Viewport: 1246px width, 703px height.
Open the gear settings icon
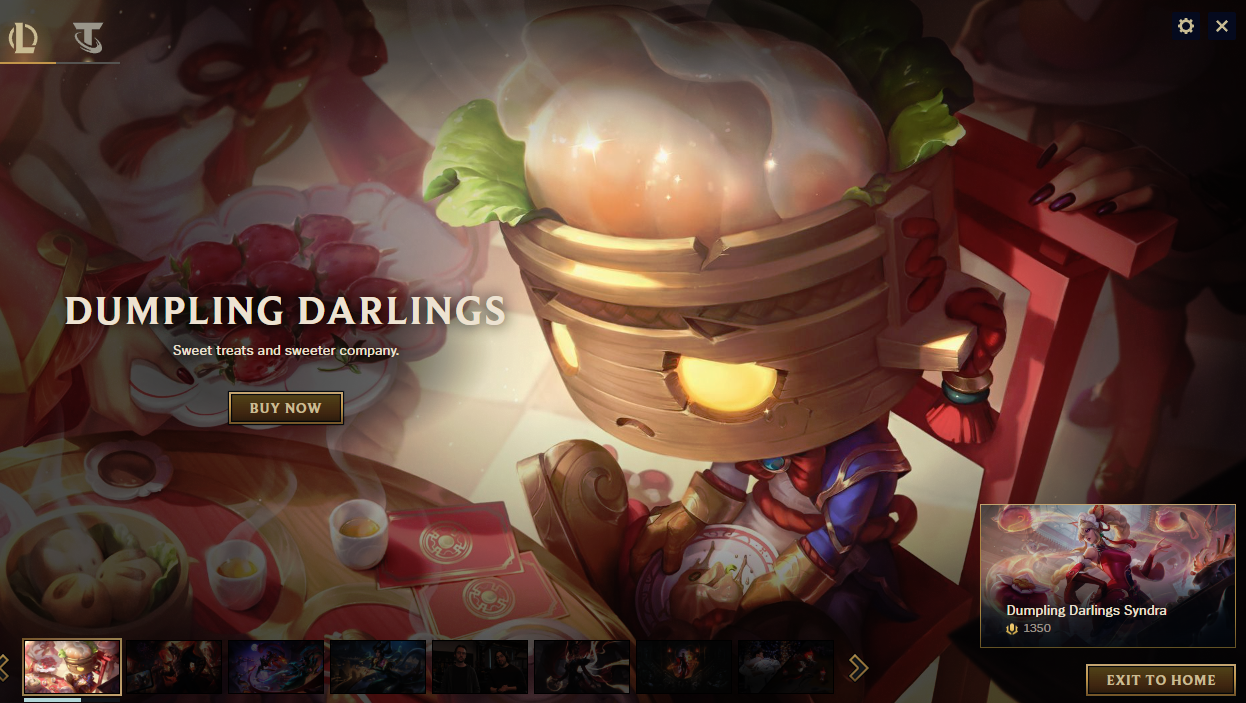pyautogui.click(x=1186, y=26)
